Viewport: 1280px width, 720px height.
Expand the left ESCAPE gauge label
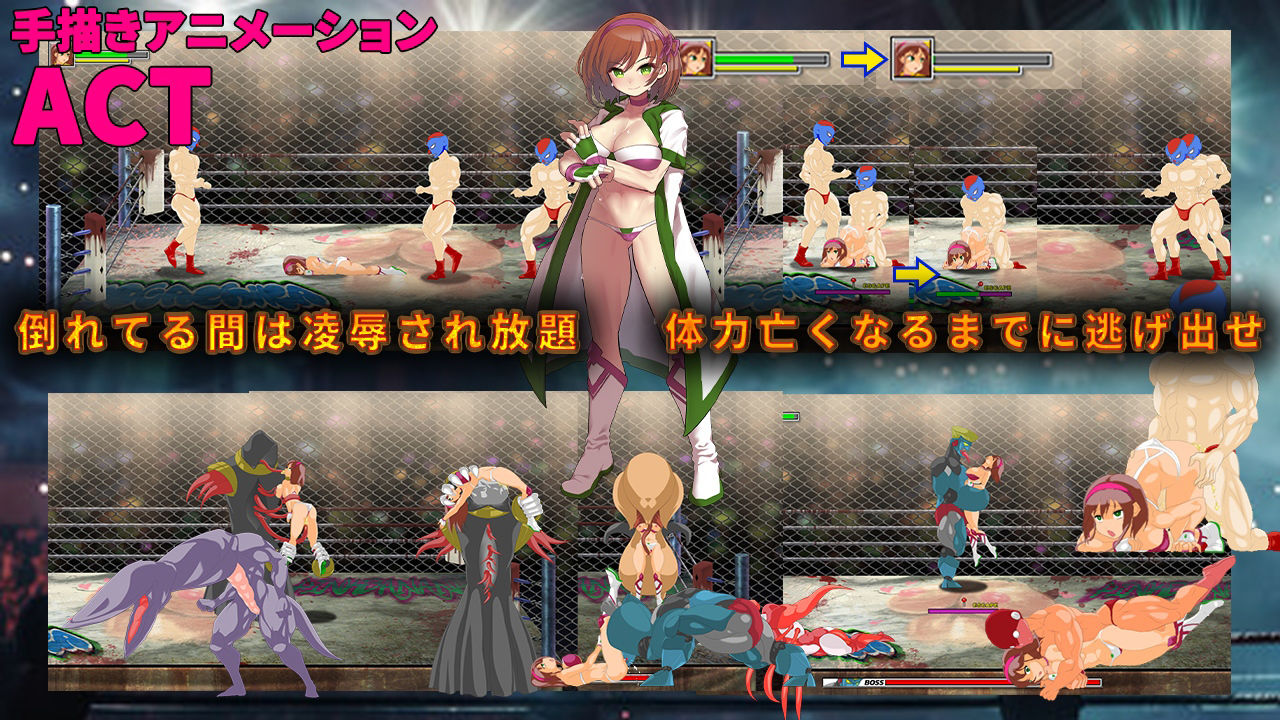tap(876, 285)
